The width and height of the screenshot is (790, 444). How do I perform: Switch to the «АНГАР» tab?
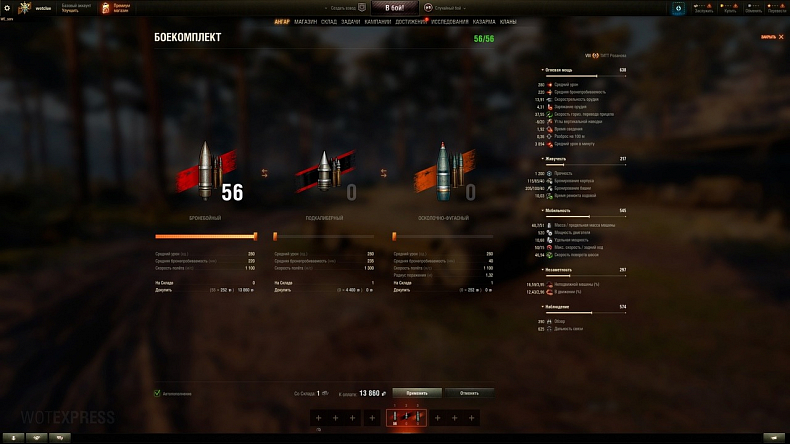282,20
